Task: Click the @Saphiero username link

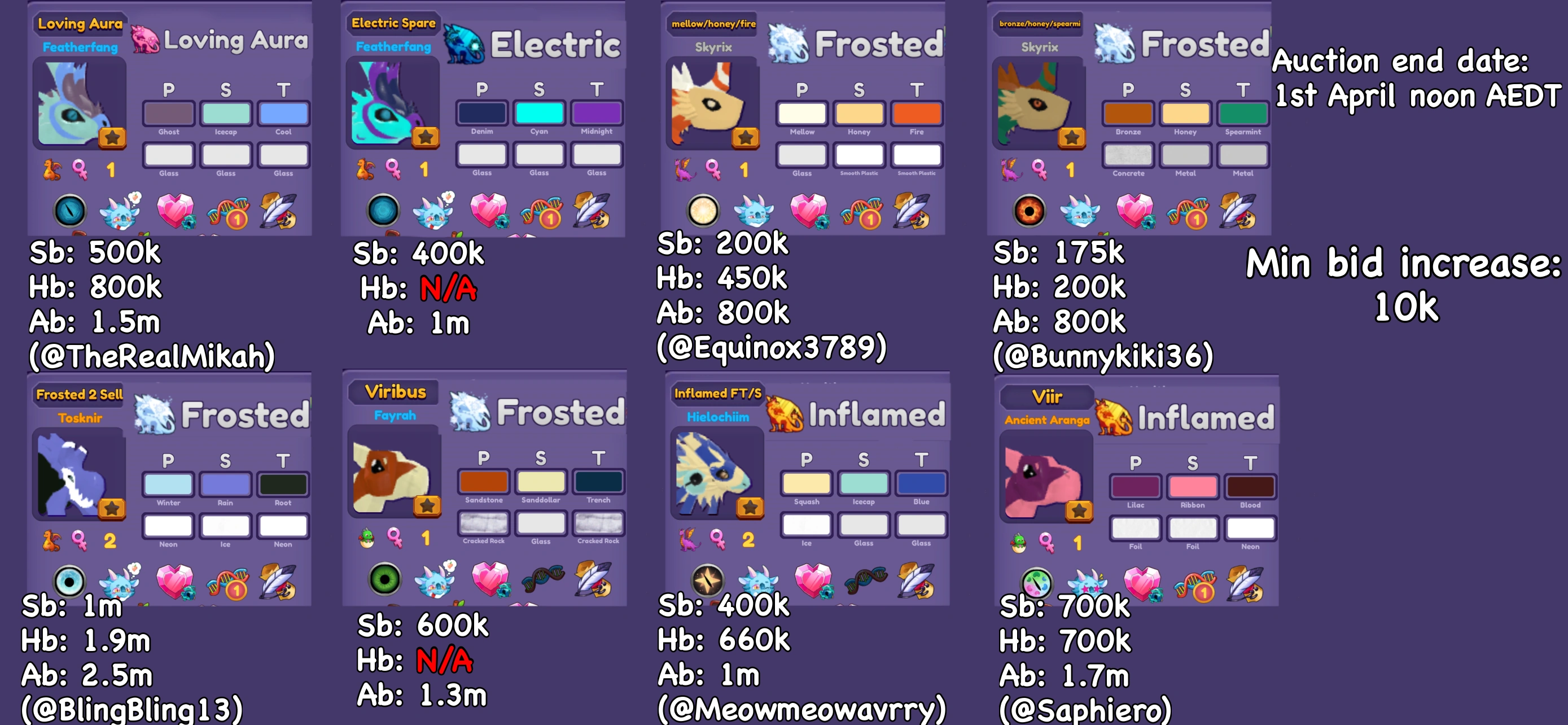Action: 1087,708
